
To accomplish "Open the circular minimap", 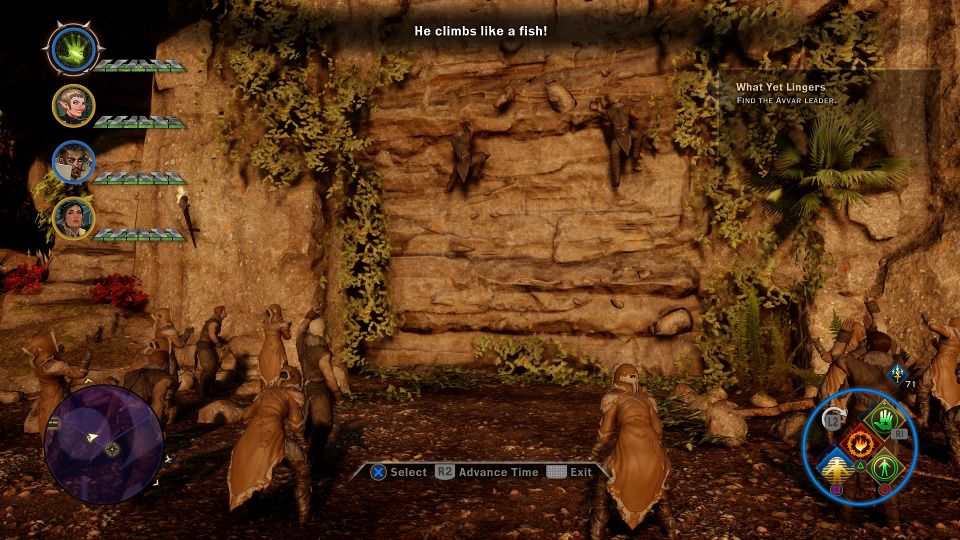I will pyautogui.click(x=104, y=442).
